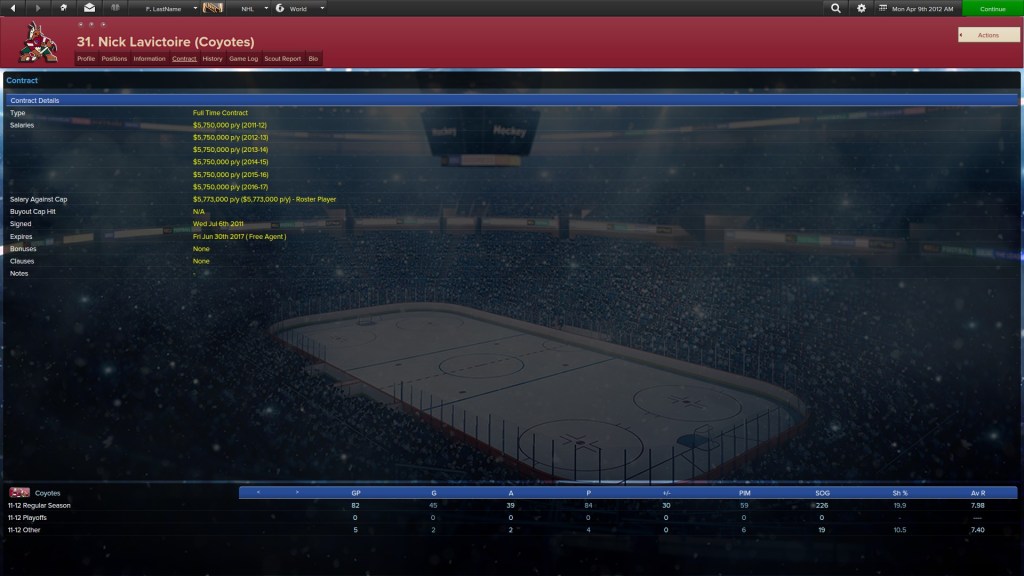Open the home screen icon
The width and height of the screenshot is (1024, 576).
[x=64, y=8]
